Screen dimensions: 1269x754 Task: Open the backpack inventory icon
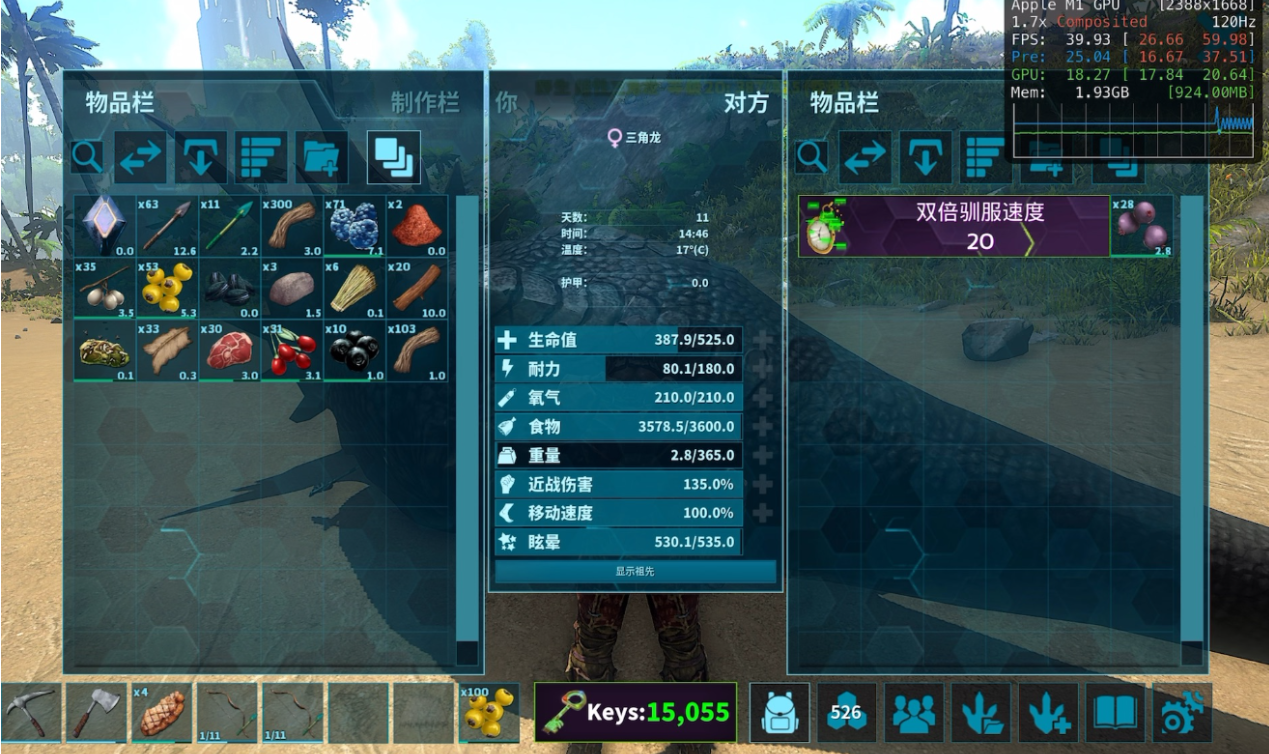tap(779, 713)
